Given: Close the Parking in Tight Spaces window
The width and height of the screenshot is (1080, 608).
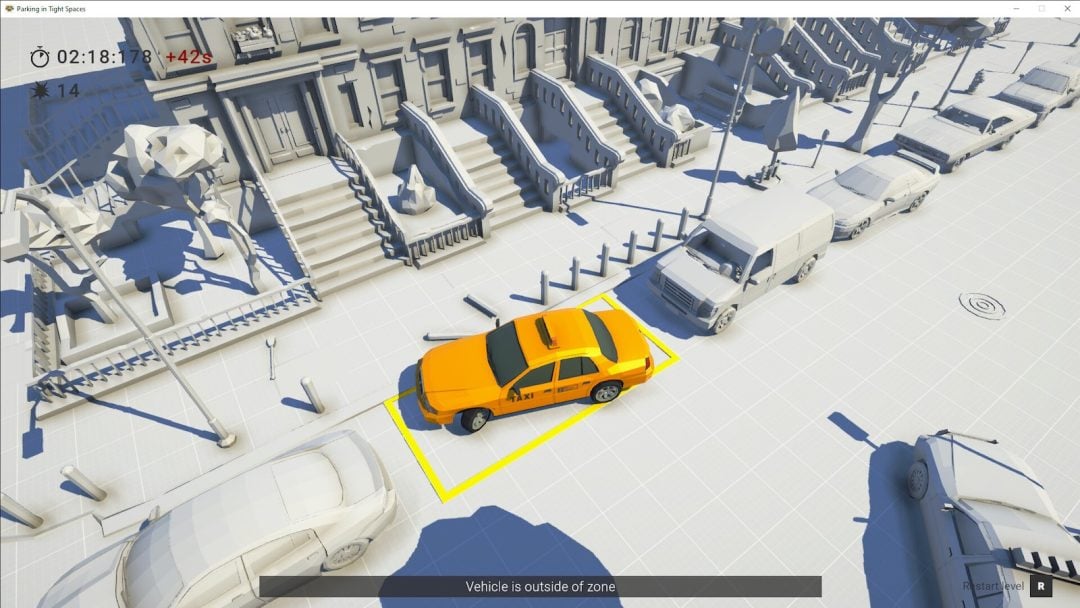Looking at the screenshot, I should tap(1065, 8).
